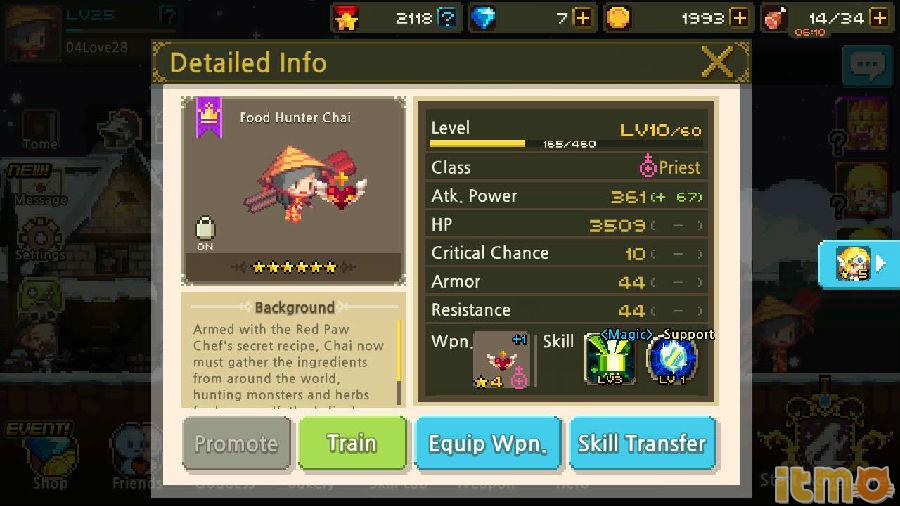Close the Detailed Info window
The height and width of the screenshot is (506, 900).
[717, 63]
